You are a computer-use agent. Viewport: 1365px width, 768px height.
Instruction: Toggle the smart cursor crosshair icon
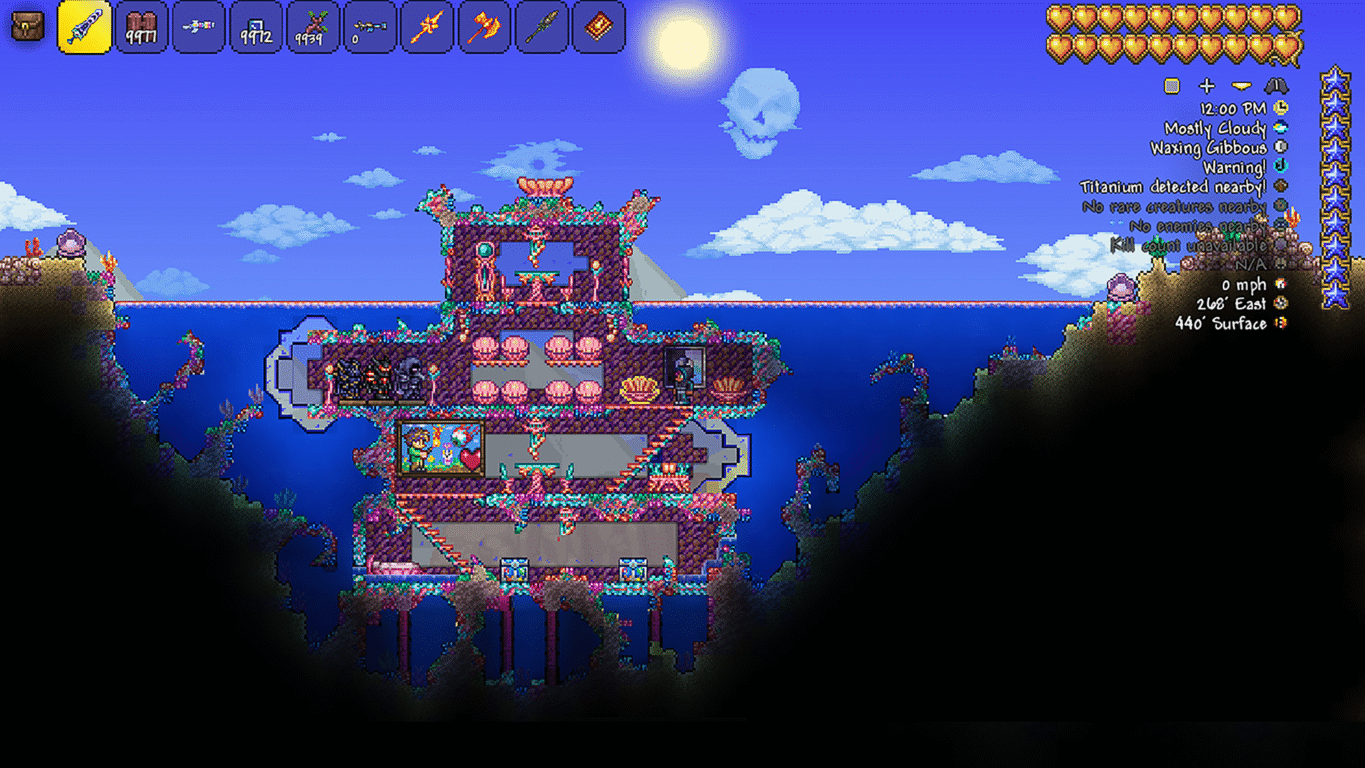point(1207,86)
